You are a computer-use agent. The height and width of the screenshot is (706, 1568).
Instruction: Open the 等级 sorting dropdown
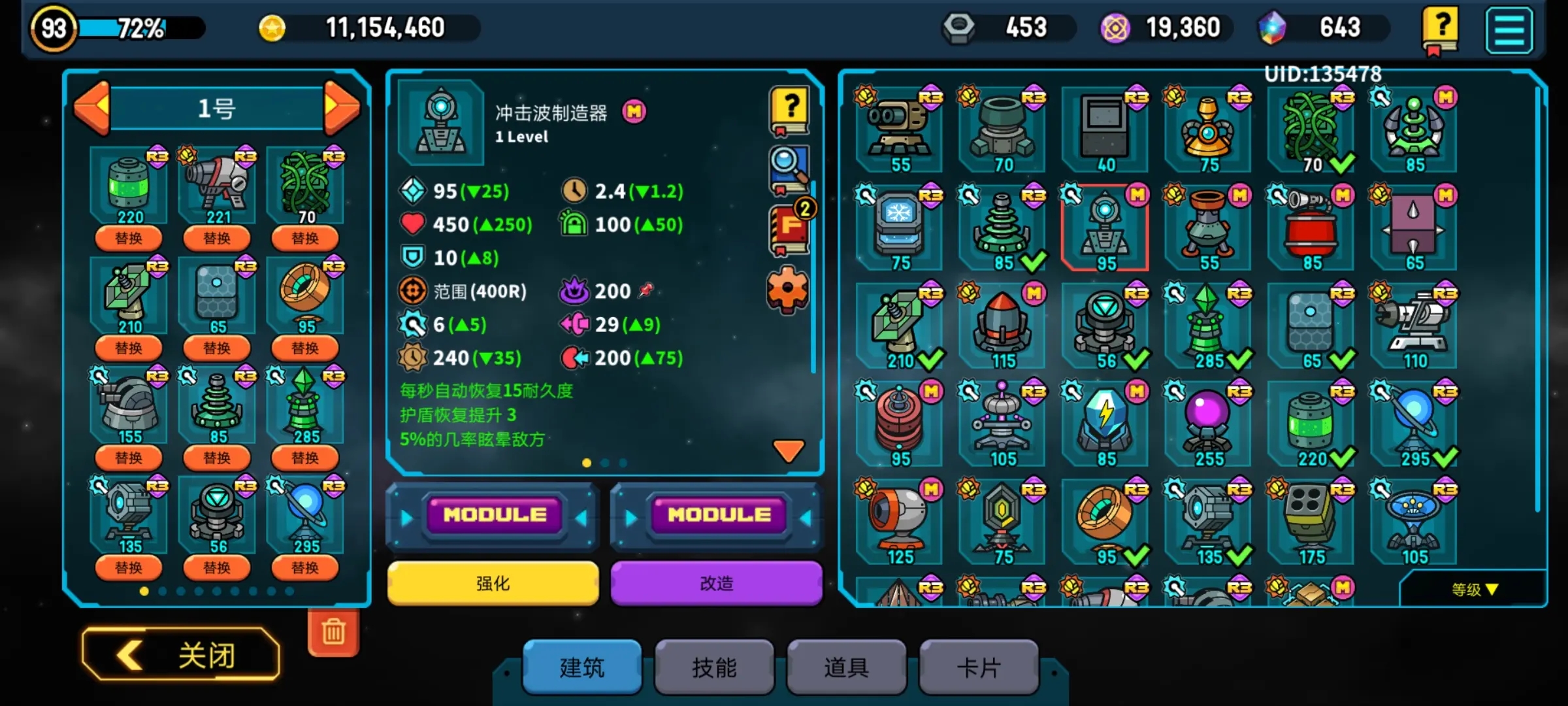click(x=1475, y=589)
